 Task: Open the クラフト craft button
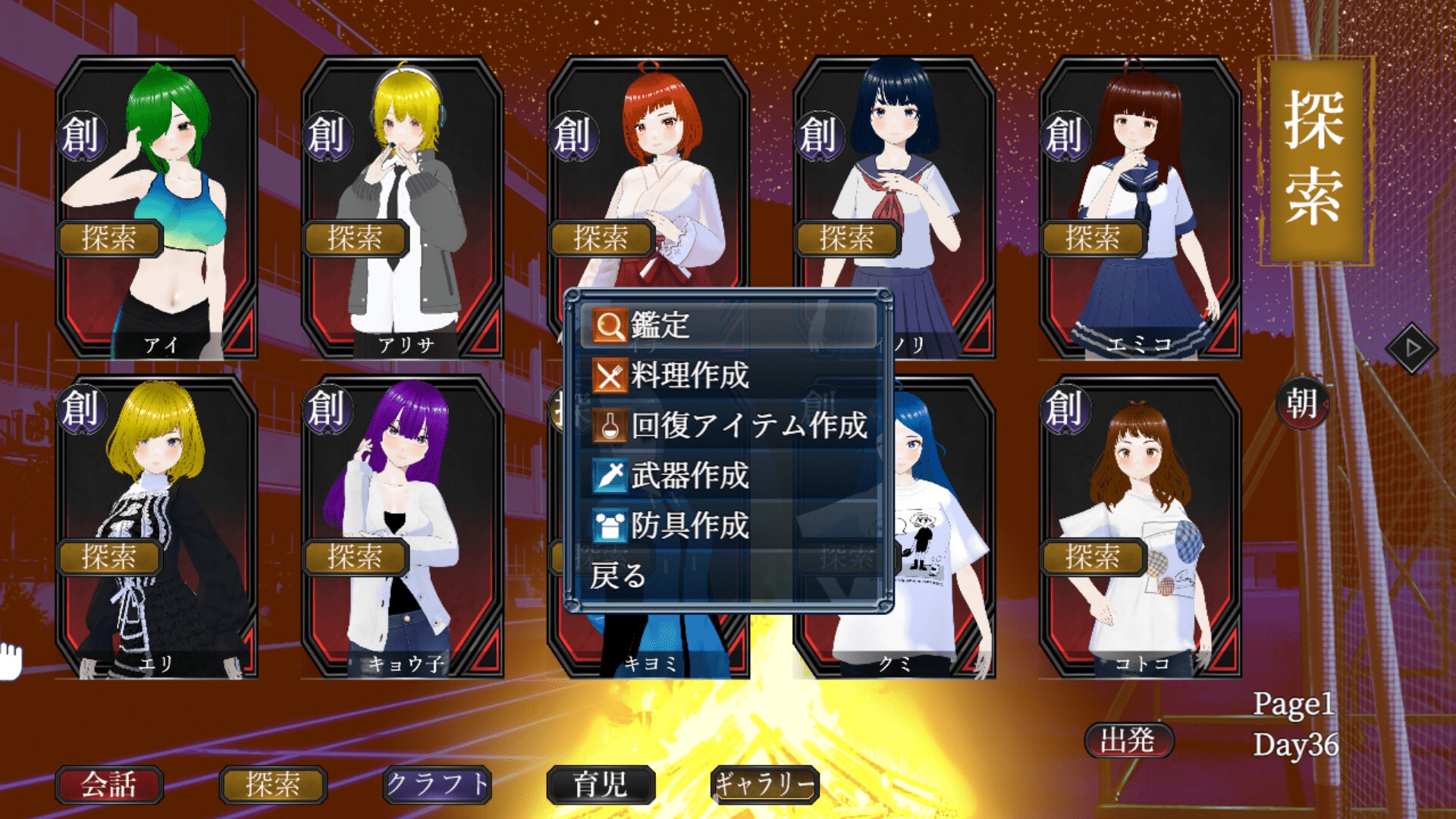(x=438, y=784)
